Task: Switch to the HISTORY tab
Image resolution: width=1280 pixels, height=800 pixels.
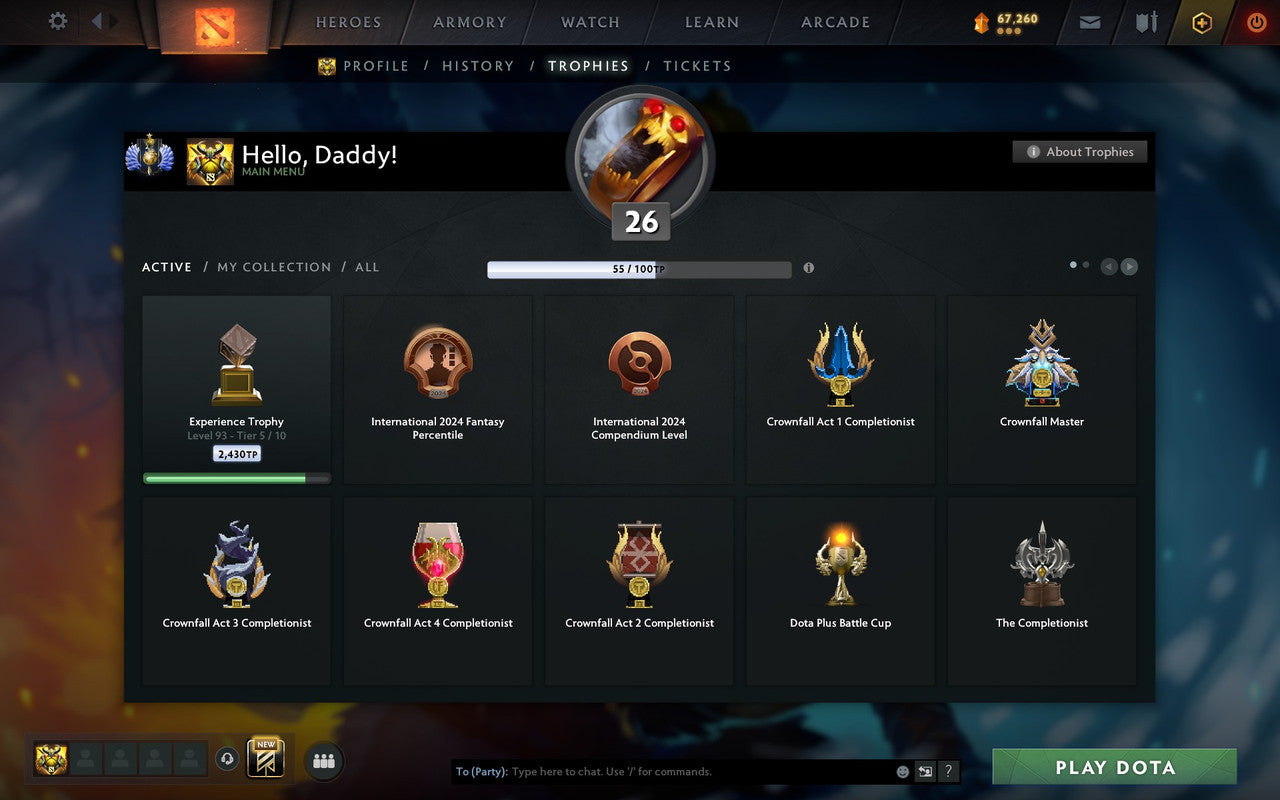Action: coord(478,66)
